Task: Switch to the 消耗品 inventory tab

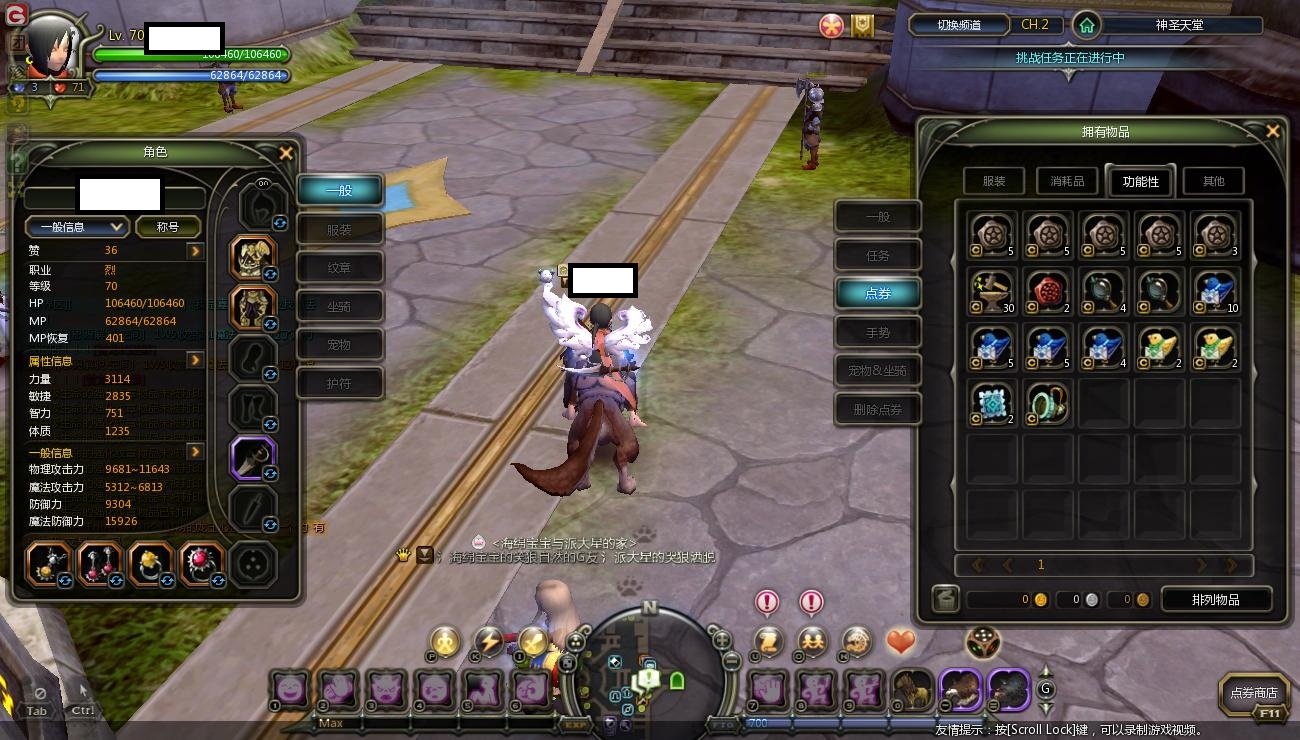Action: pos(1067,181)
